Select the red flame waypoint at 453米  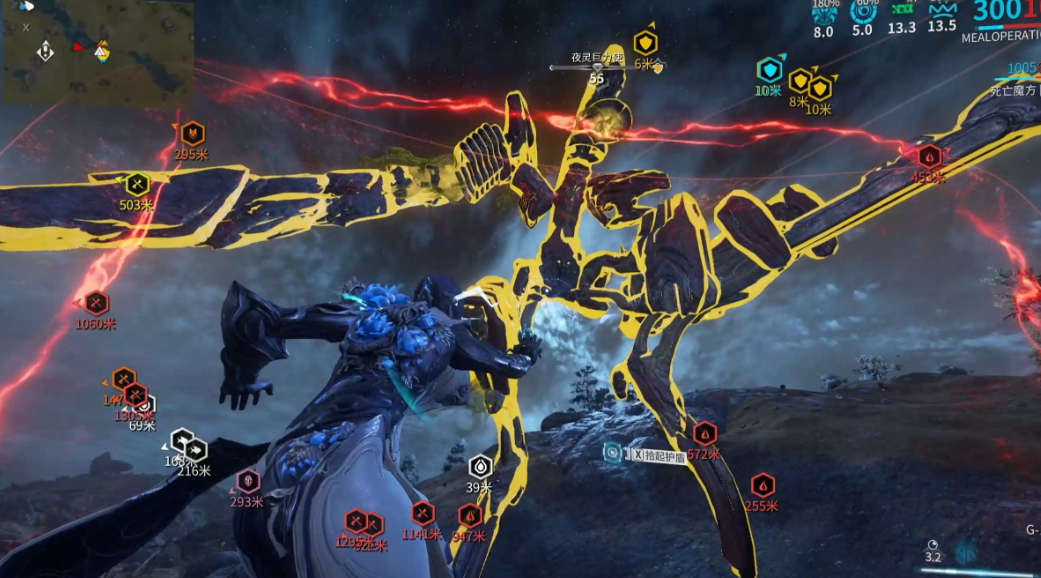(929, 156)
